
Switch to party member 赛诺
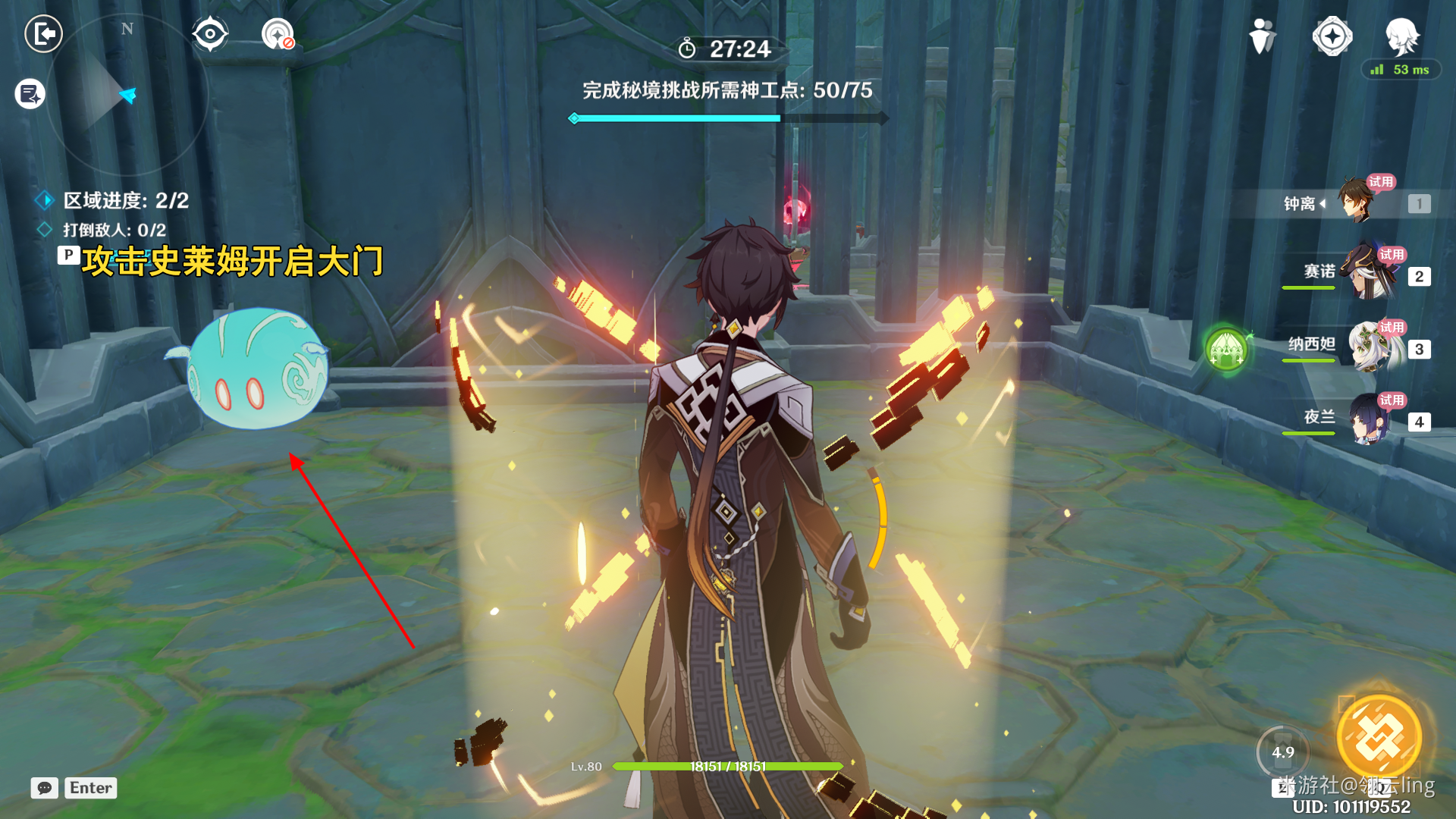click(1370, 274)
